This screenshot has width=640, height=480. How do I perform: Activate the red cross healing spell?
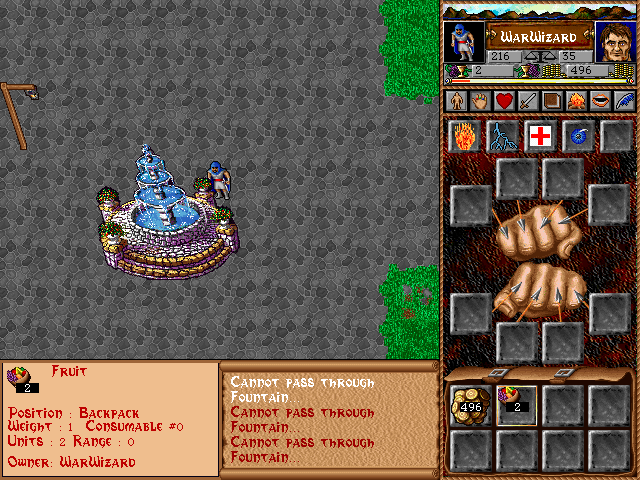coord(540,136)
